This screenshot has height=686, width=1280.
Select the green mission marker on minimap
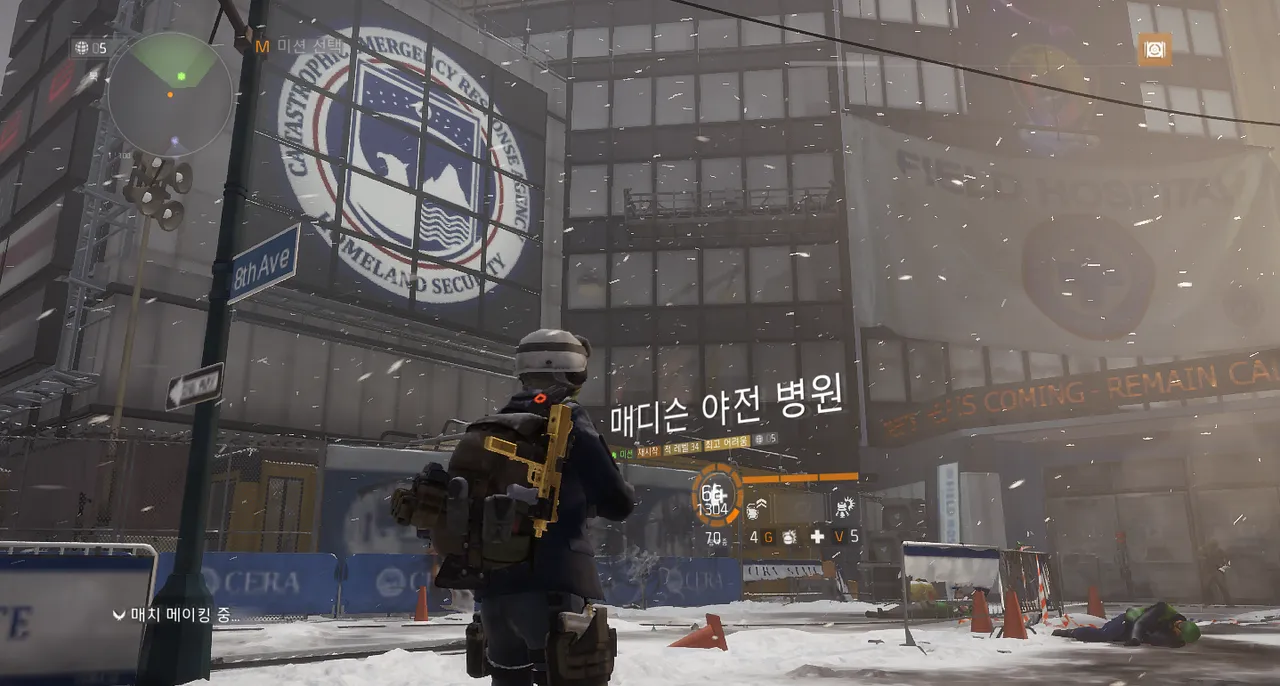pos(181,76)
